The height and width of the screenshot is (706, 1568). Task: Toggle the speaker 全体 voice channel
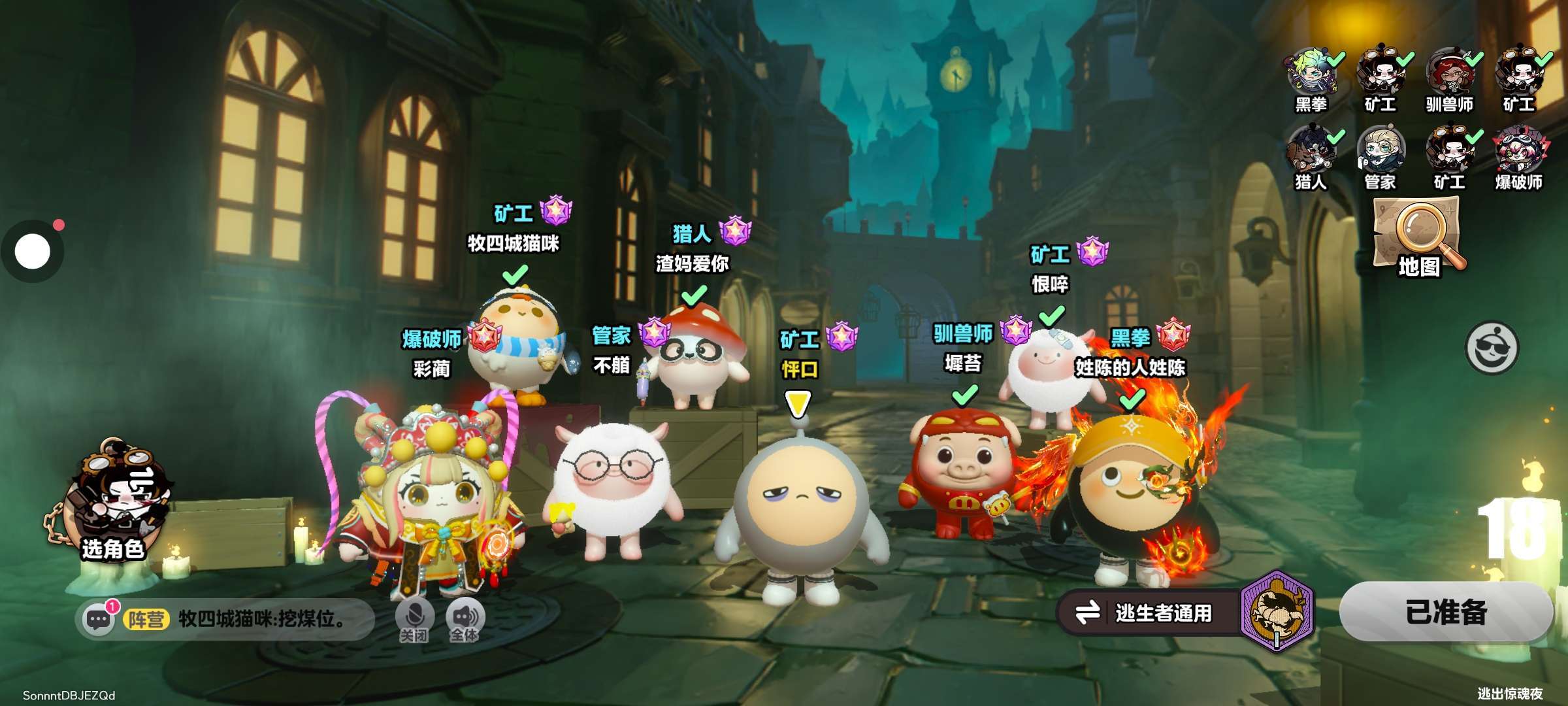465,620
